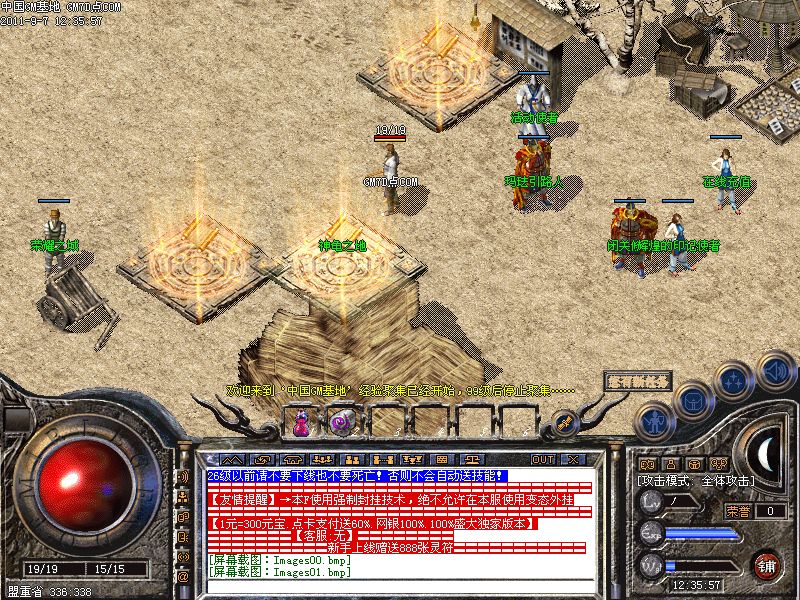Image resolution: width=800 pixels, height=600 pixels.
Task: Click the round ornate button beside the hotbar
Action: [x=565, y=423]
